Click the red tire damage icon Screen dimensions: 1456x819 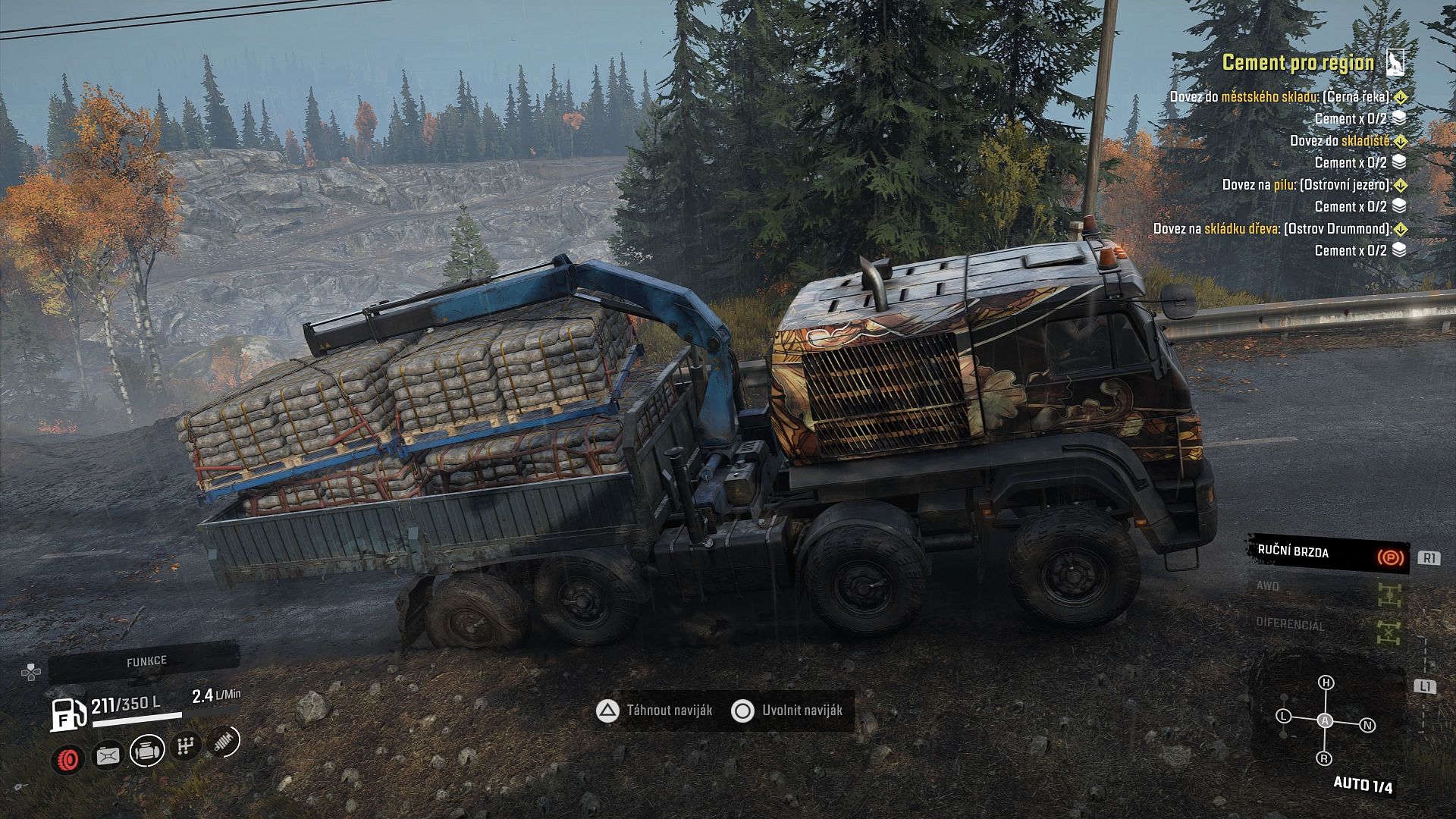pos(68,758)
